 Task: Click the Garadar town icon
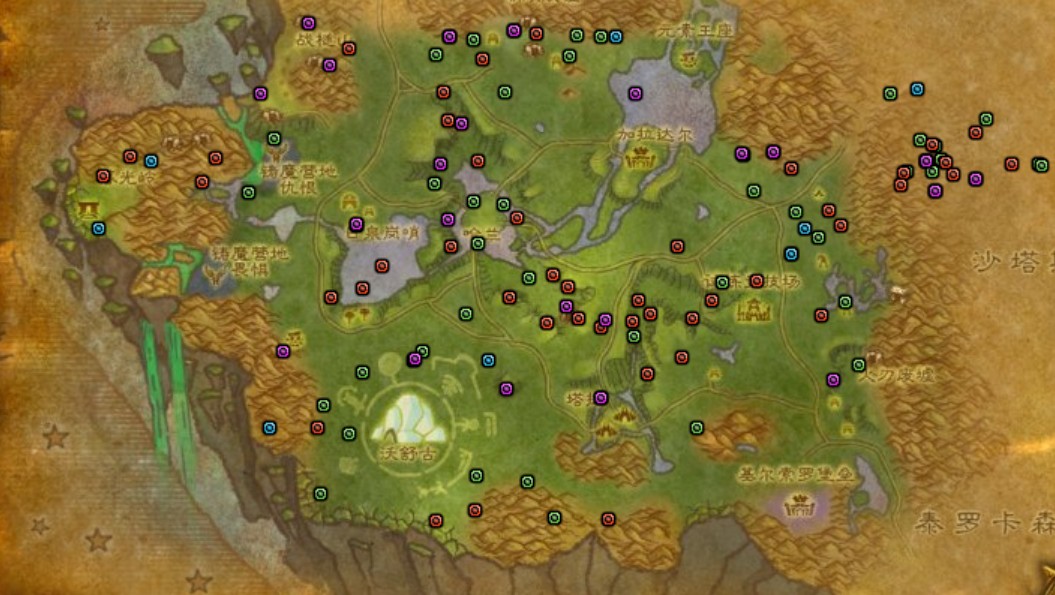coord(637,157)
